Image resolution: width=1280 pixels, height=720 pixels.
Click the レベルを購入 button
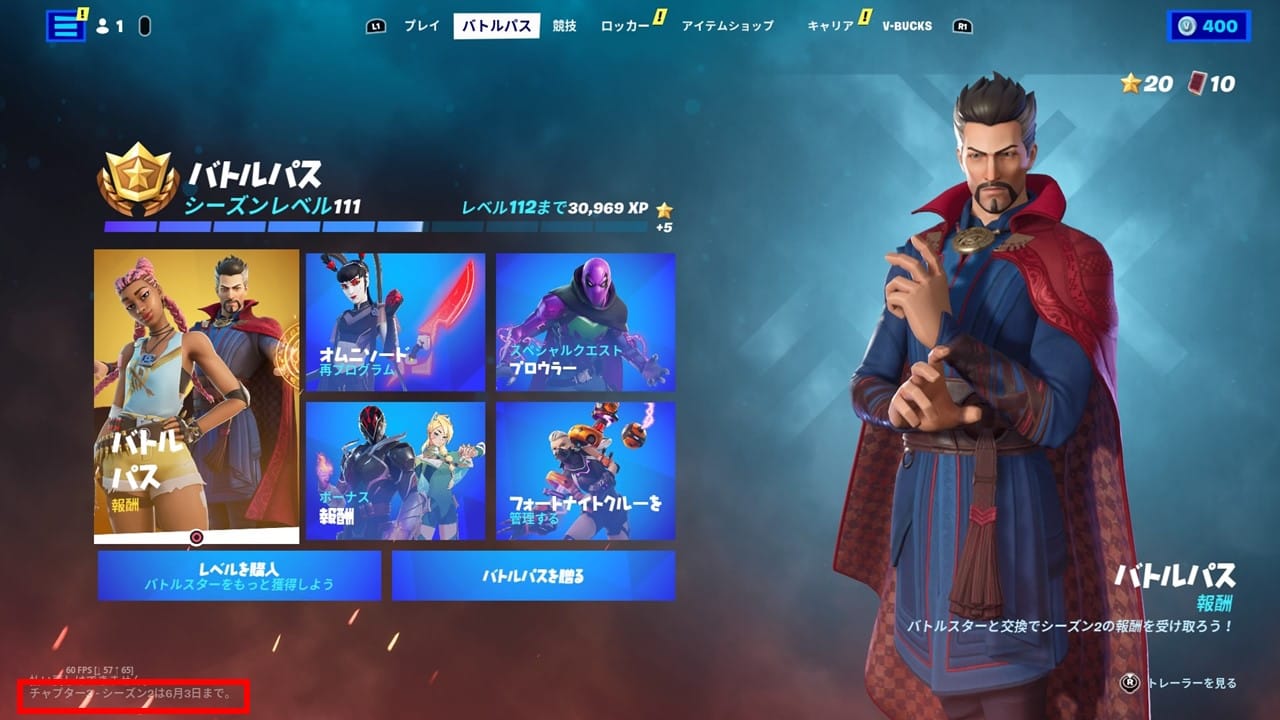click(239, 575)
